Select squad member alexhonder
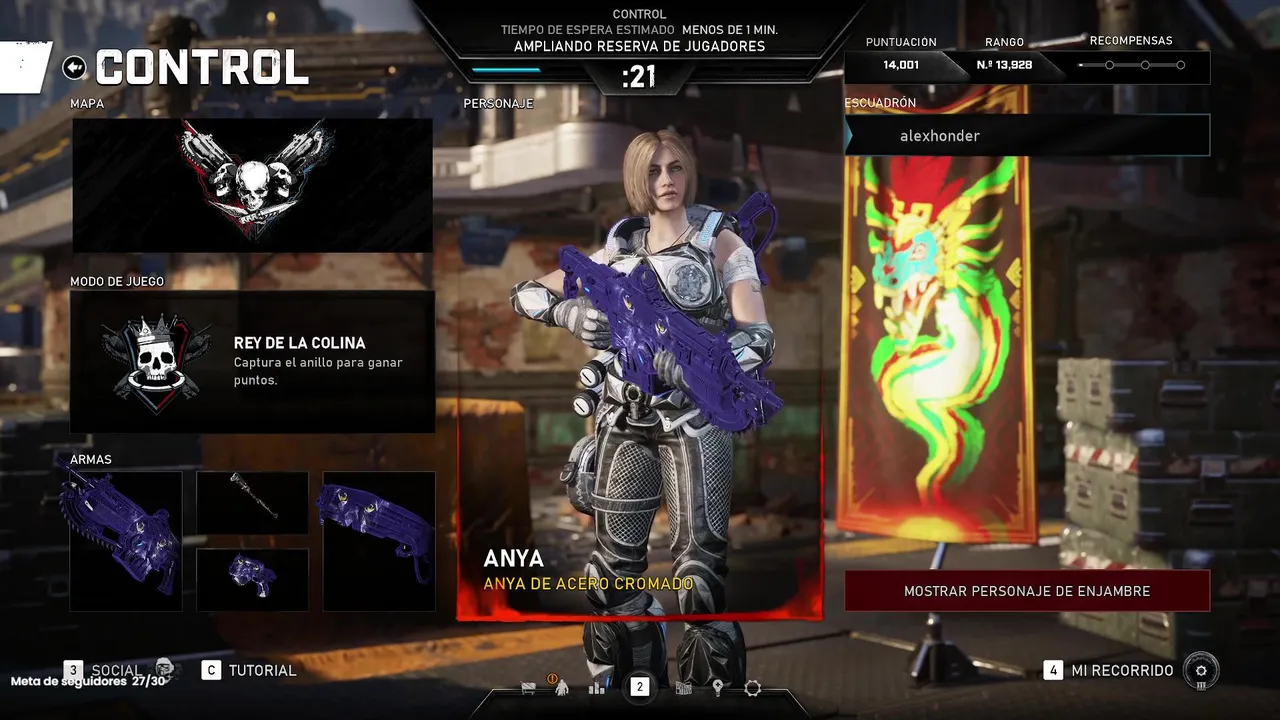1280x720 pixels. tap(1027, 136)
